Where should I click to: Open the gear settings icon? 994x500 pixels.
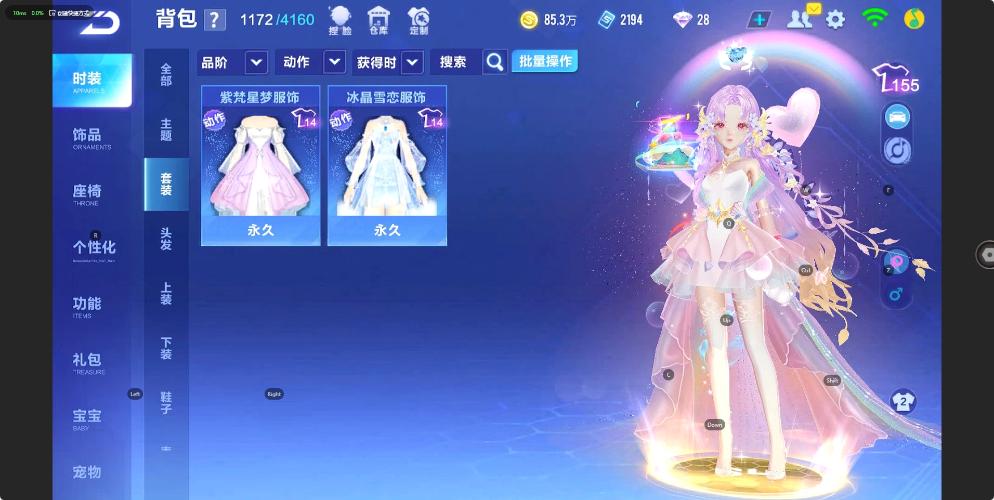[835, 19]
